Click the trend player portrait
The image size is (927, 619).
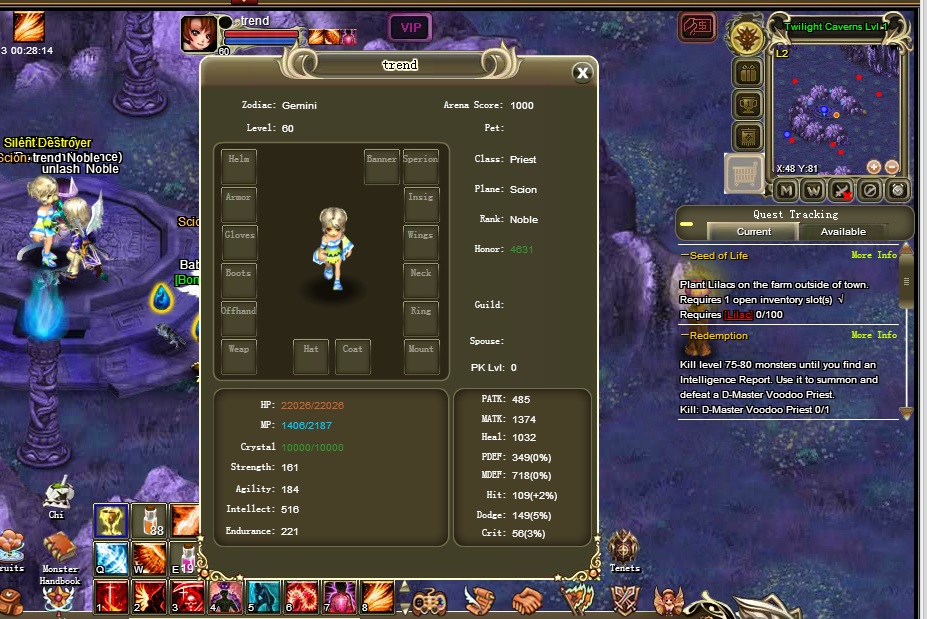197,33
